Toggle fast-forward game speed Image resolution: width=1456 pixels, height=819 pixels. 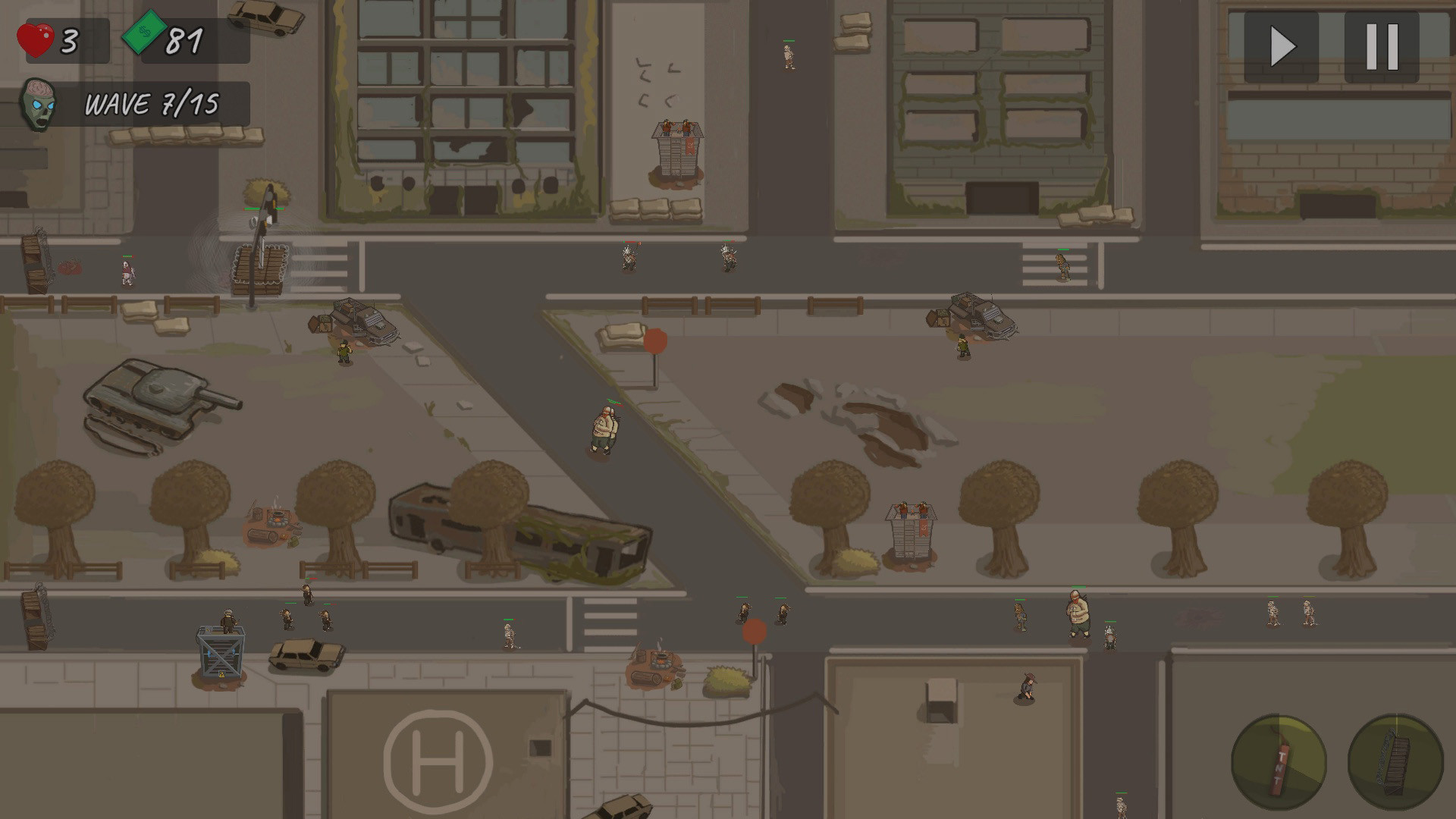point(1280,47)
